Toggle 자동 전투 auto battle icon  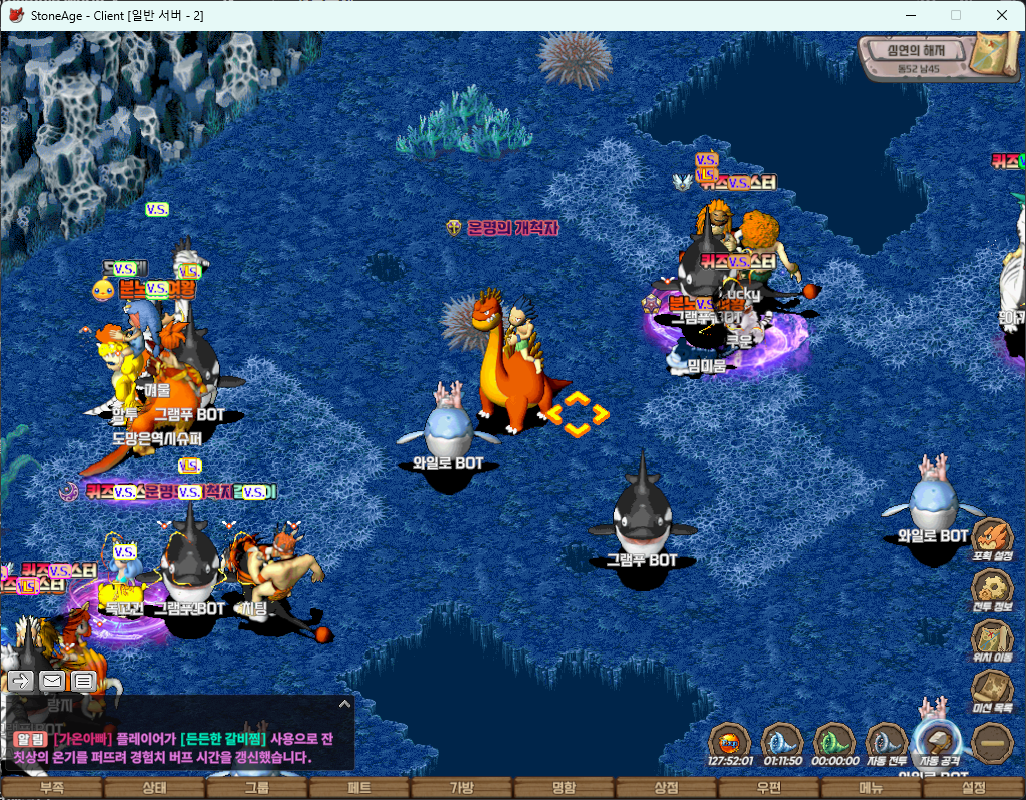pyautogui.click(x=884, y=743)
